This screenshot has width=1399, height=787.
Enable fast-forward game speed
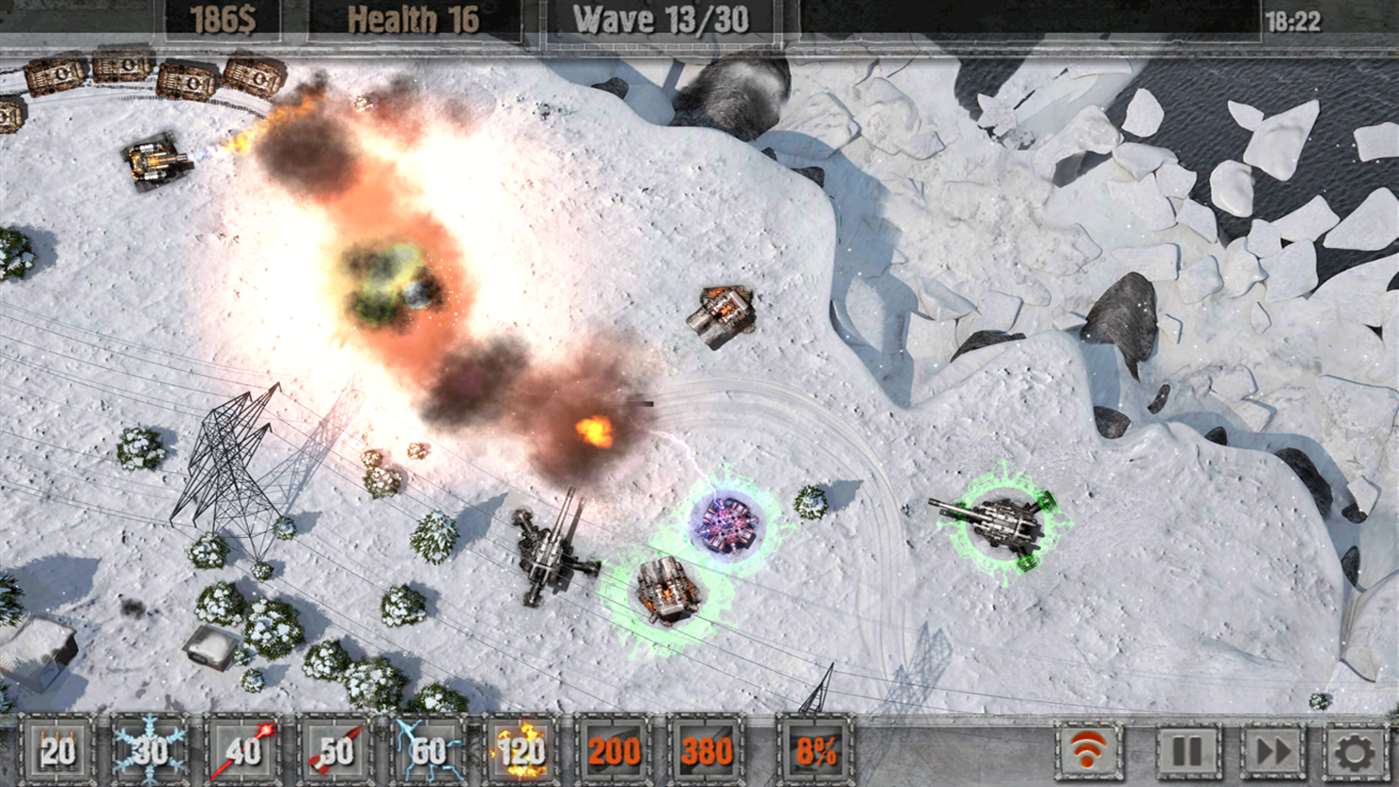(1273, 748)
